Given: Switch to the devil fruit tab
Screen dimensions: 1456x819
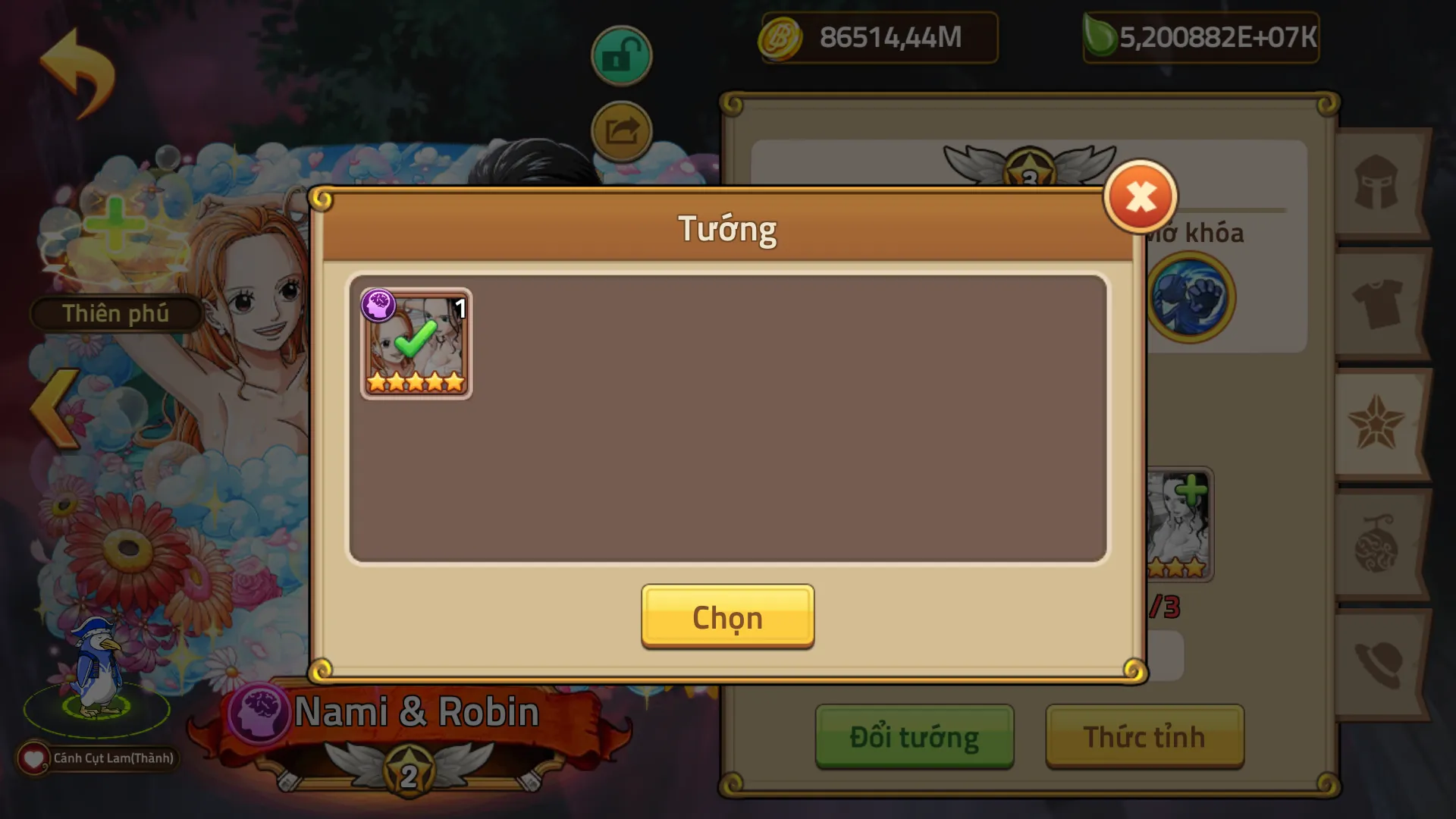Looking at the screenshot, I should [x=1376, y=544].
